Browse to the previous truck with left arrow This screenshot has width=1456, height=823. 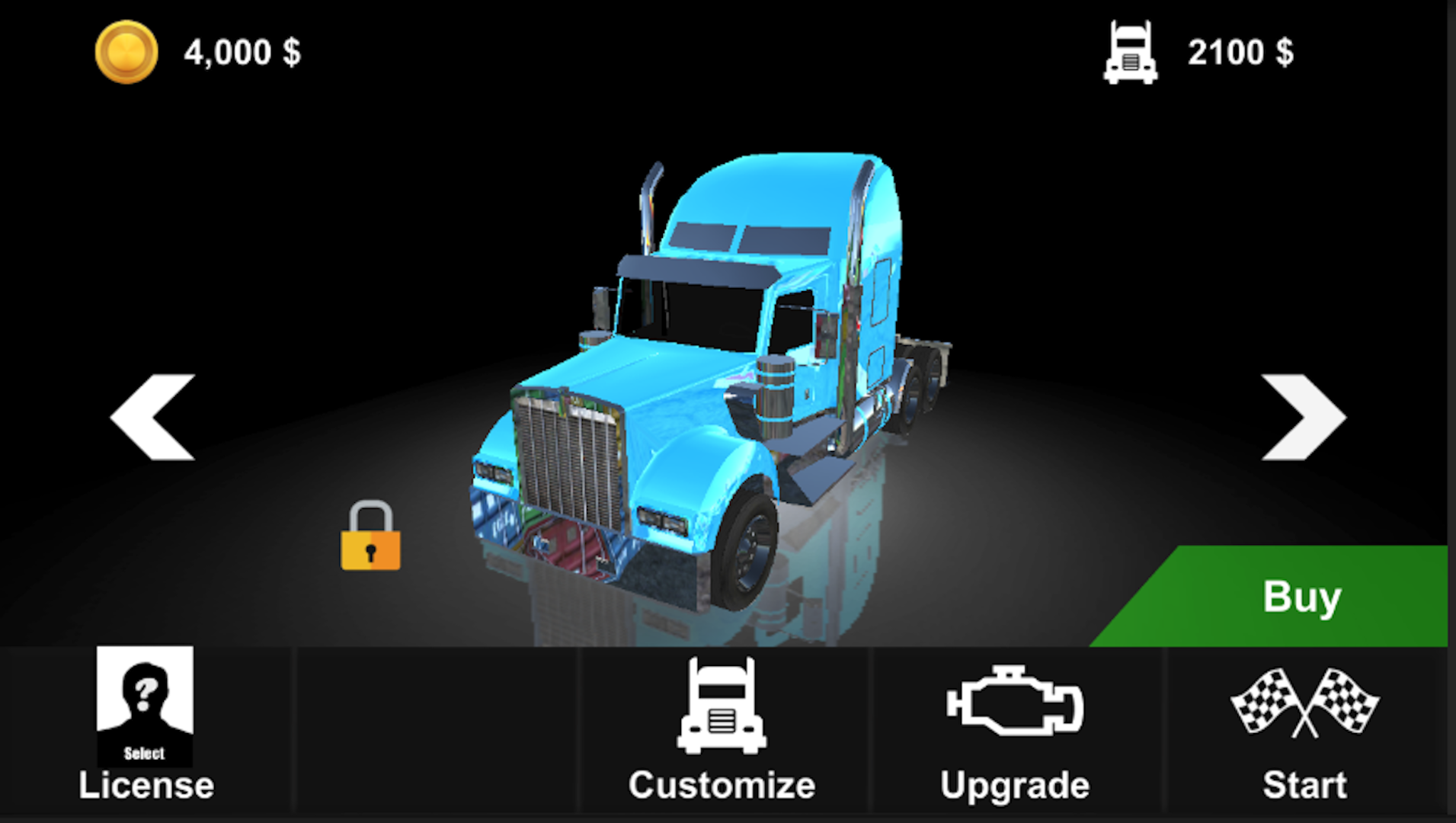(x=152, y=417)
